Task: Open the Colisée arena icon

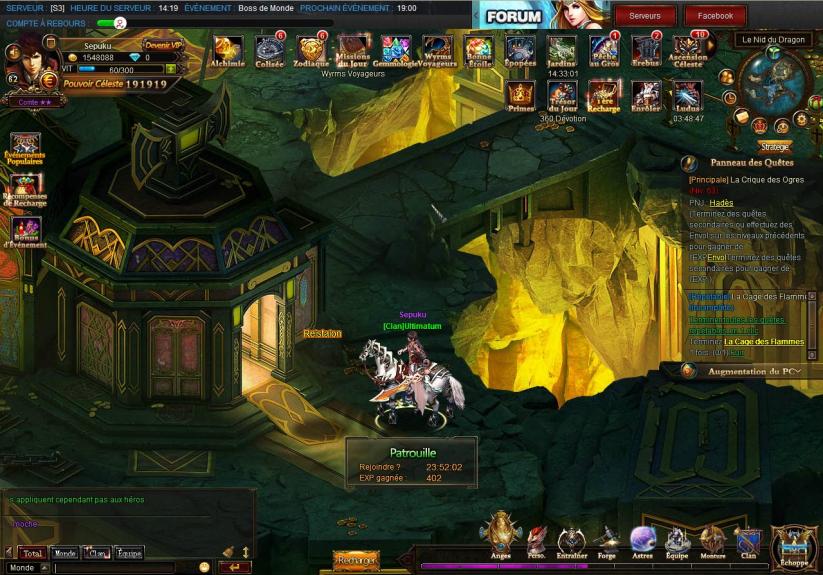Action: [x=270, y=49]
